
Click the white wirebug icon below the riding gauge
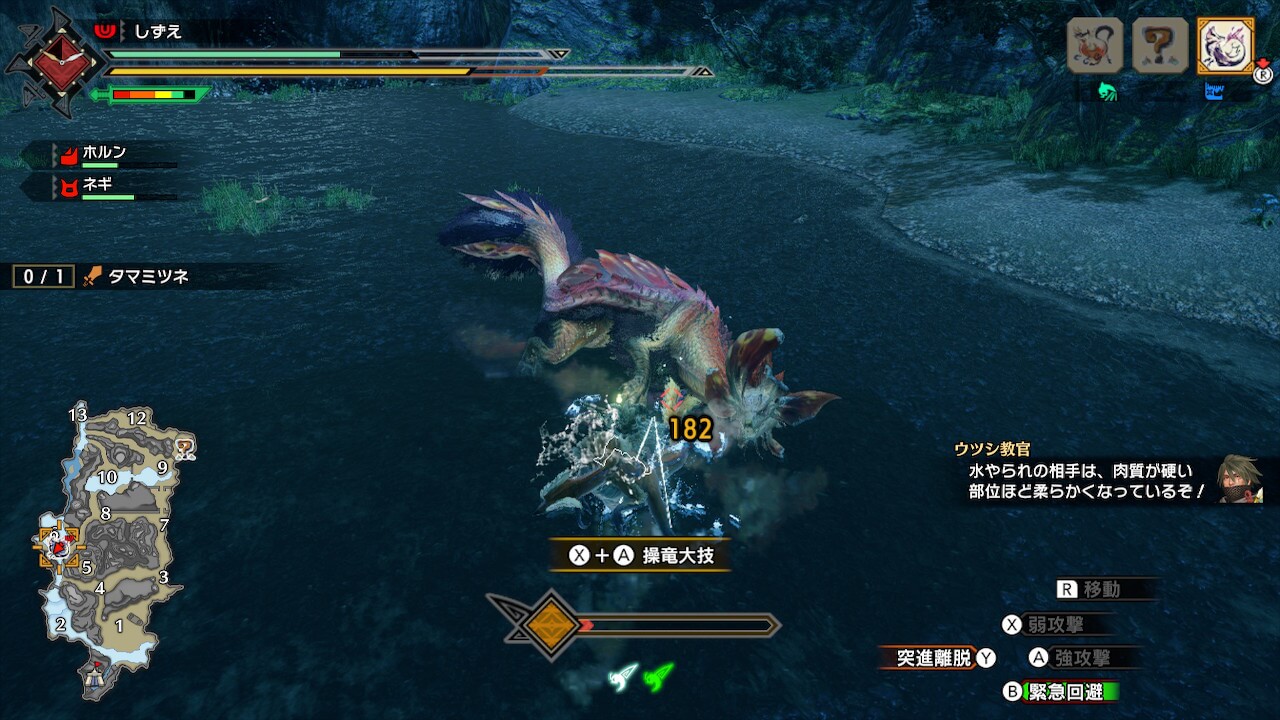[623, 677]
